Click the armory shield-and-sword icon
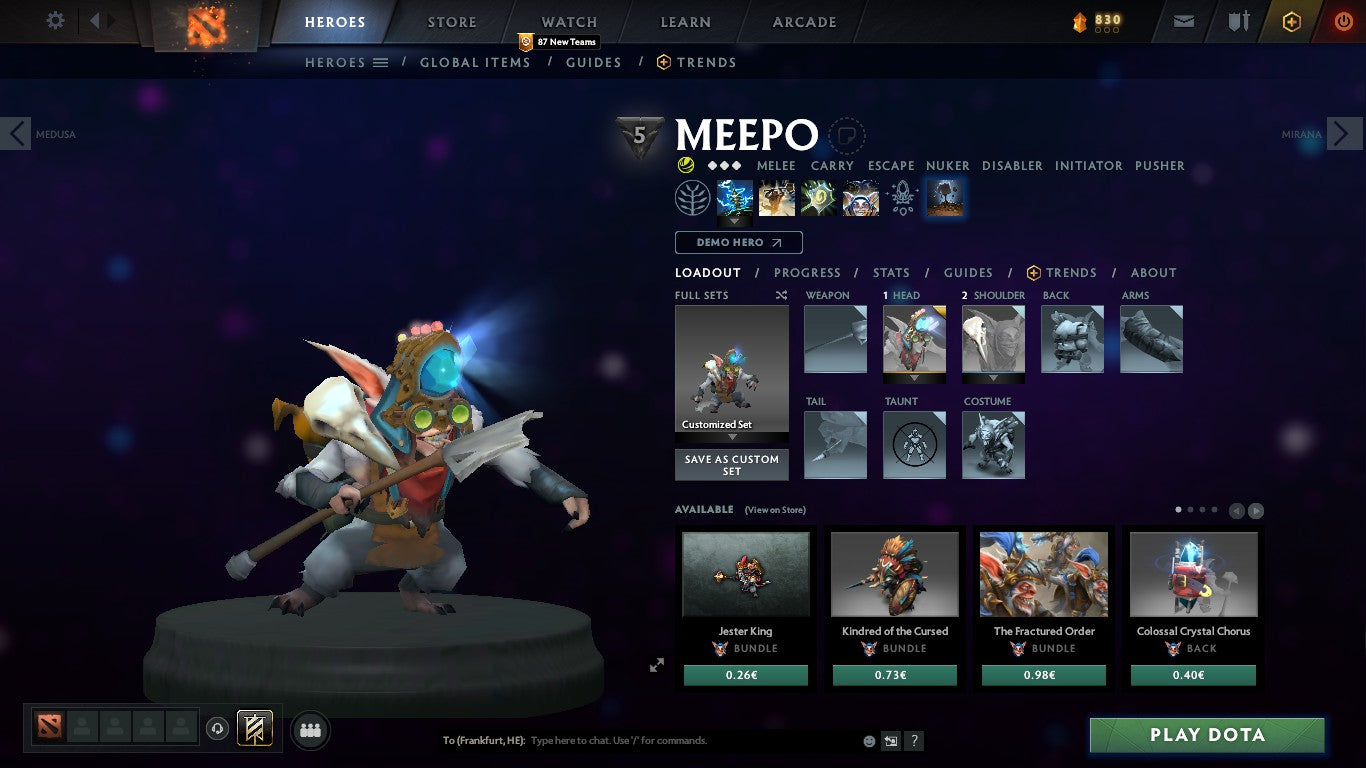Image resolution: width=1366 pixels, height=768 pixels. pos(1238,19)
